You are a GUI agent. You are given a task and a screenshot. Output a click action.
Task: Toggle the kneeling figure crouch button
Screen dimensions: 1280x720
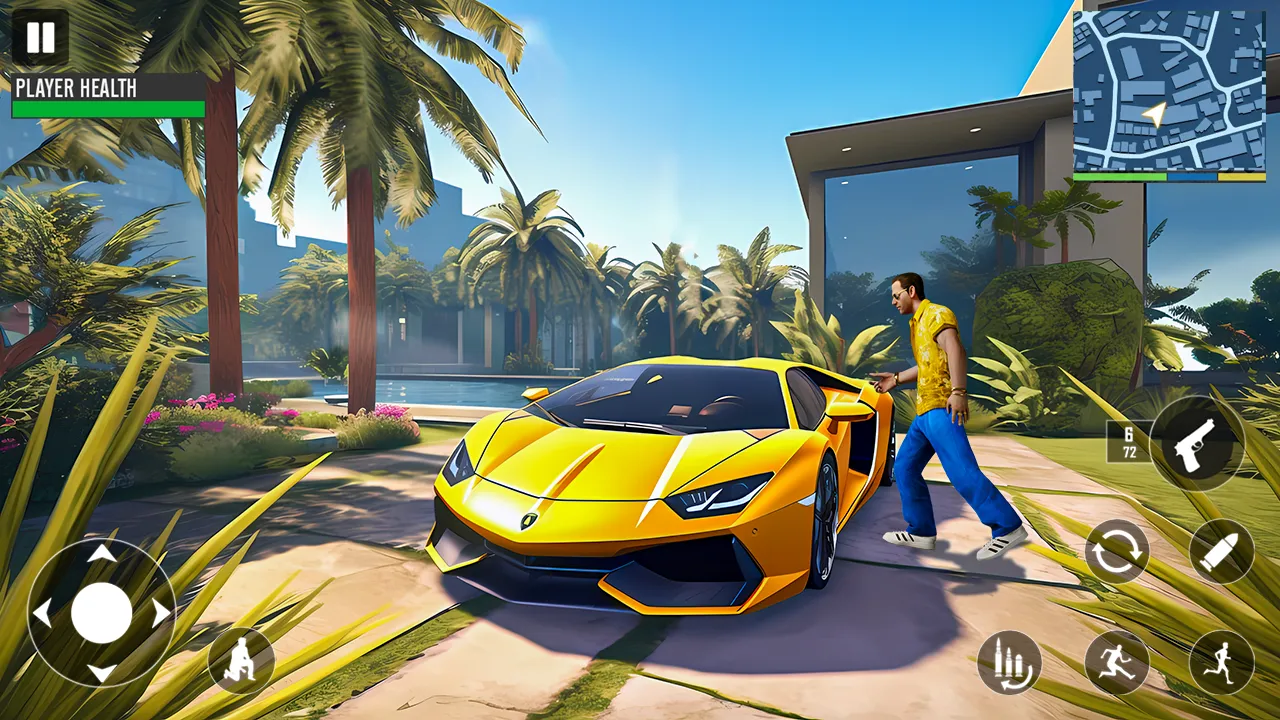point(241,661)
